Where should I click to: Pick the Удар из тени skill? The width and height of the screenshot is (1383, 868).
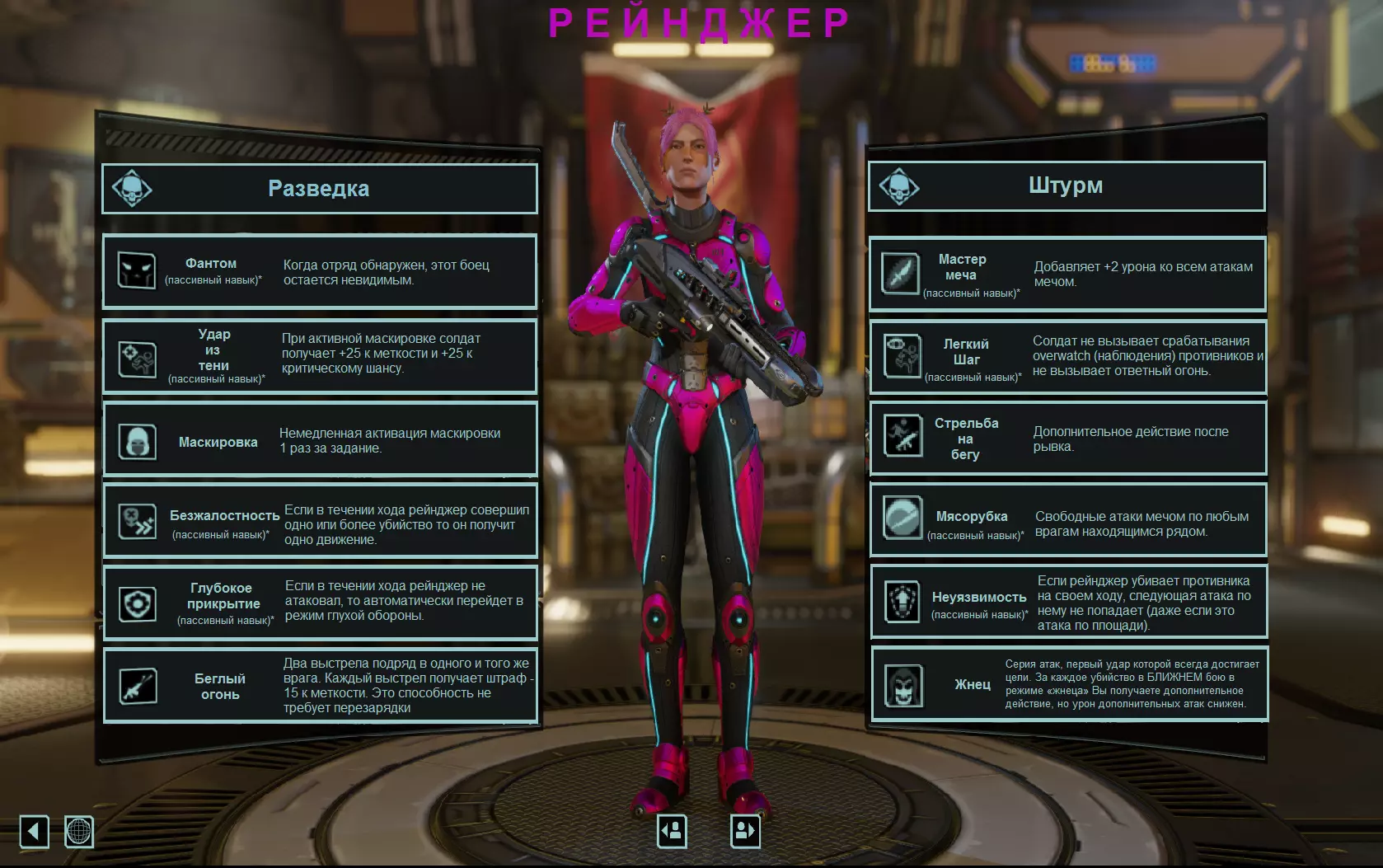(x=319, y=356)
